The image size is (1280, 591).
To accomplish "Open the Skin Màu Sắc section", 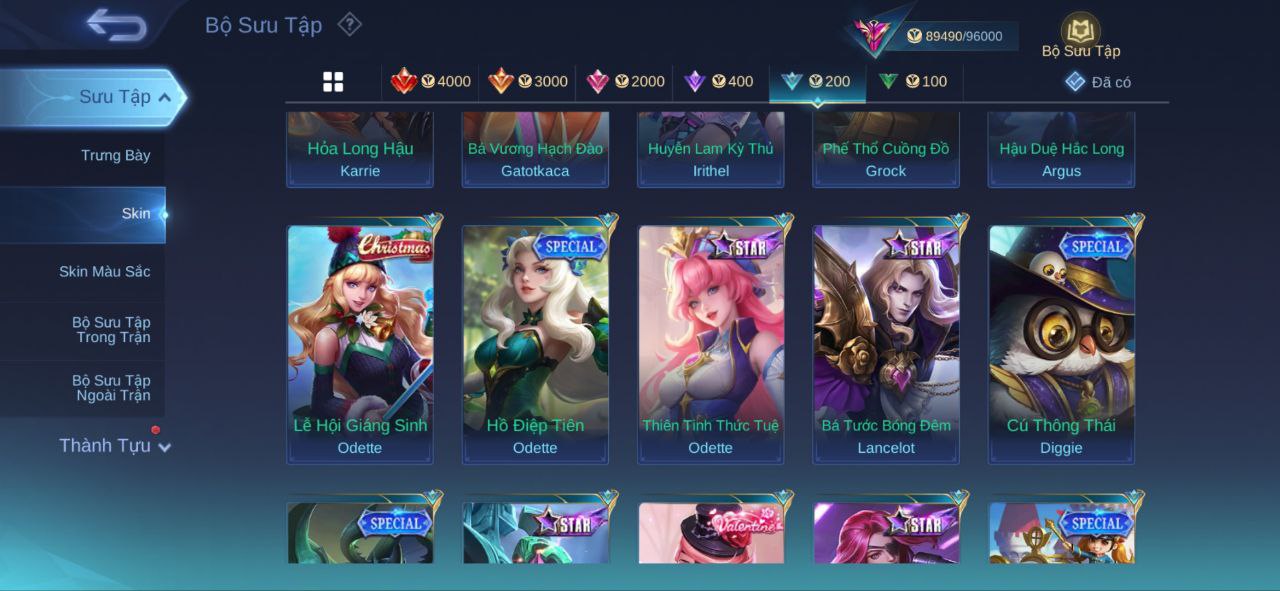I will 104,271.
